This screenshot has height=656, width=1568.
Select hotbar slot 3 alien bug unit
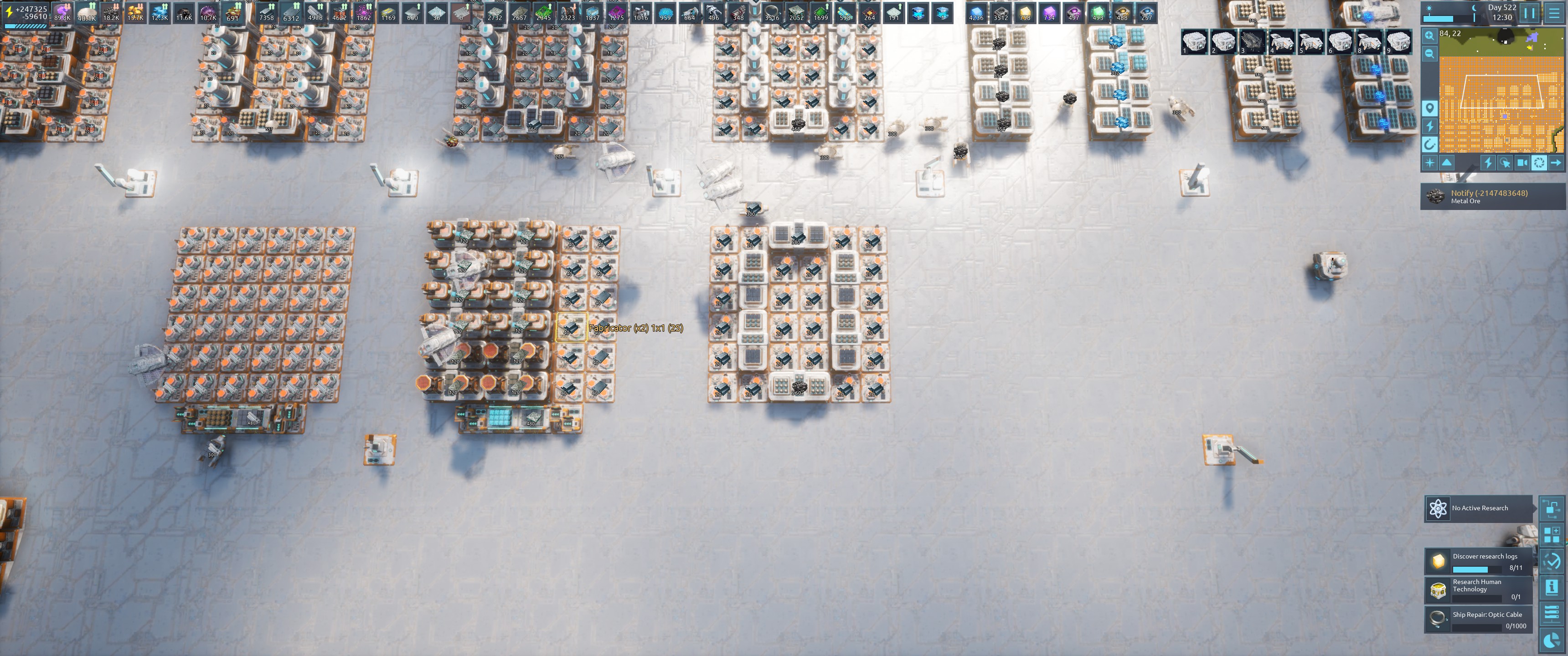point(1252,42)
